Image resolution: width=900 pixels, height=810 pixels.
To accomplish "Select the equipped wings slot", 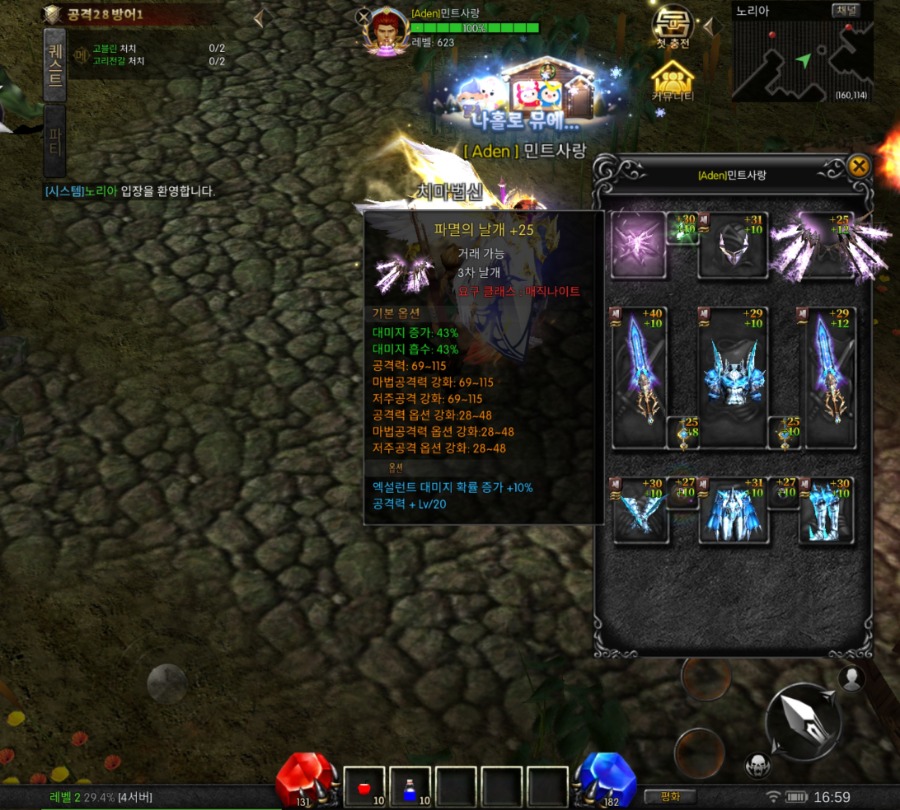I will click(830, 244).
